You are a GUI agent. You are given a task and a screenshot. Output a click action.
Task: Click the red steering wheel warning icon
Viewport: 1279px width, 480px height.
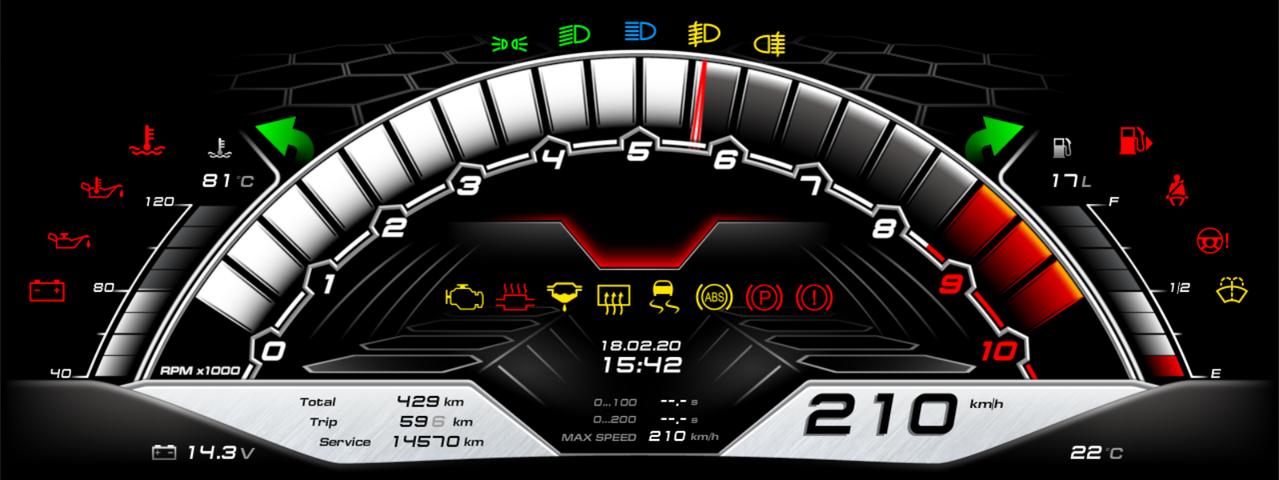click(x=1212, y=240)
